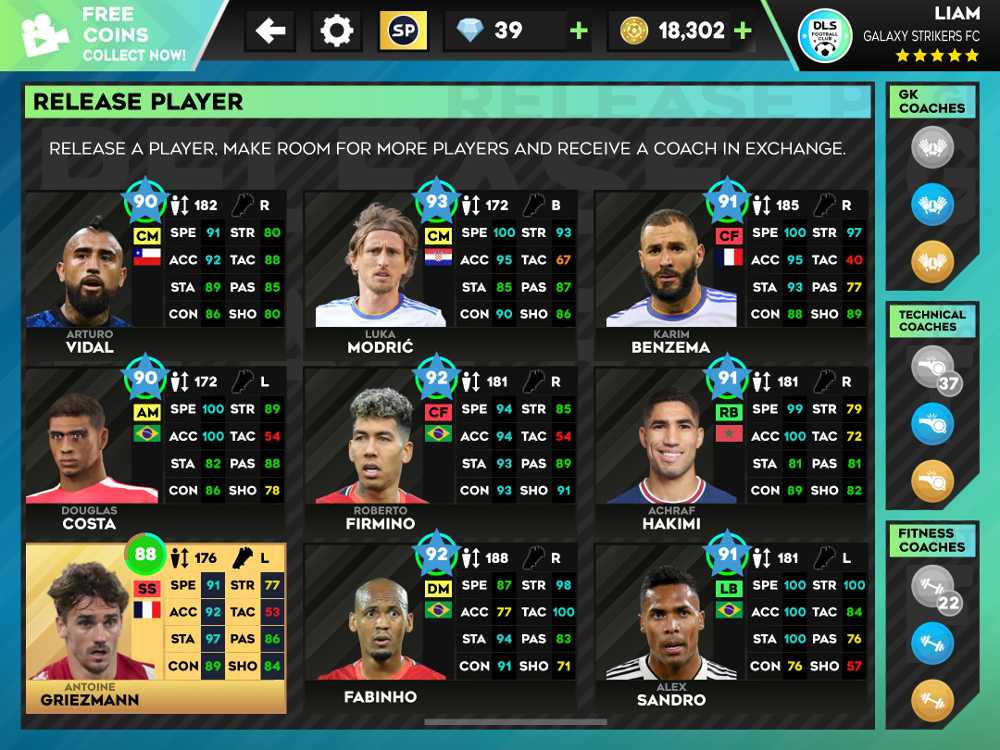1000x750 pixels.
Task: Select Fabinho's player card
Action: coord(439,627)
